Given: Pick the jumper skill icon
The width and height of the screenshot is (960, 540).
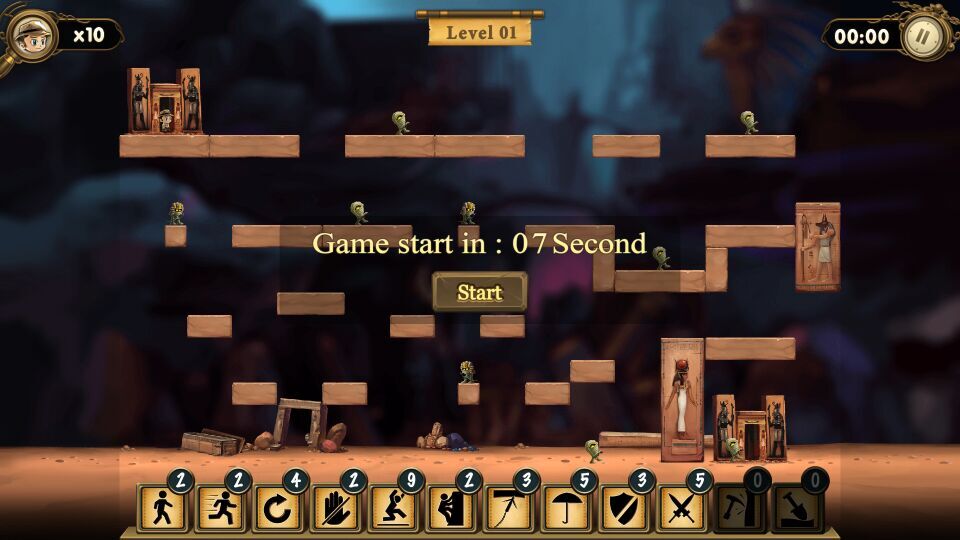Looking at the screenshot, I should pos(393,509).
